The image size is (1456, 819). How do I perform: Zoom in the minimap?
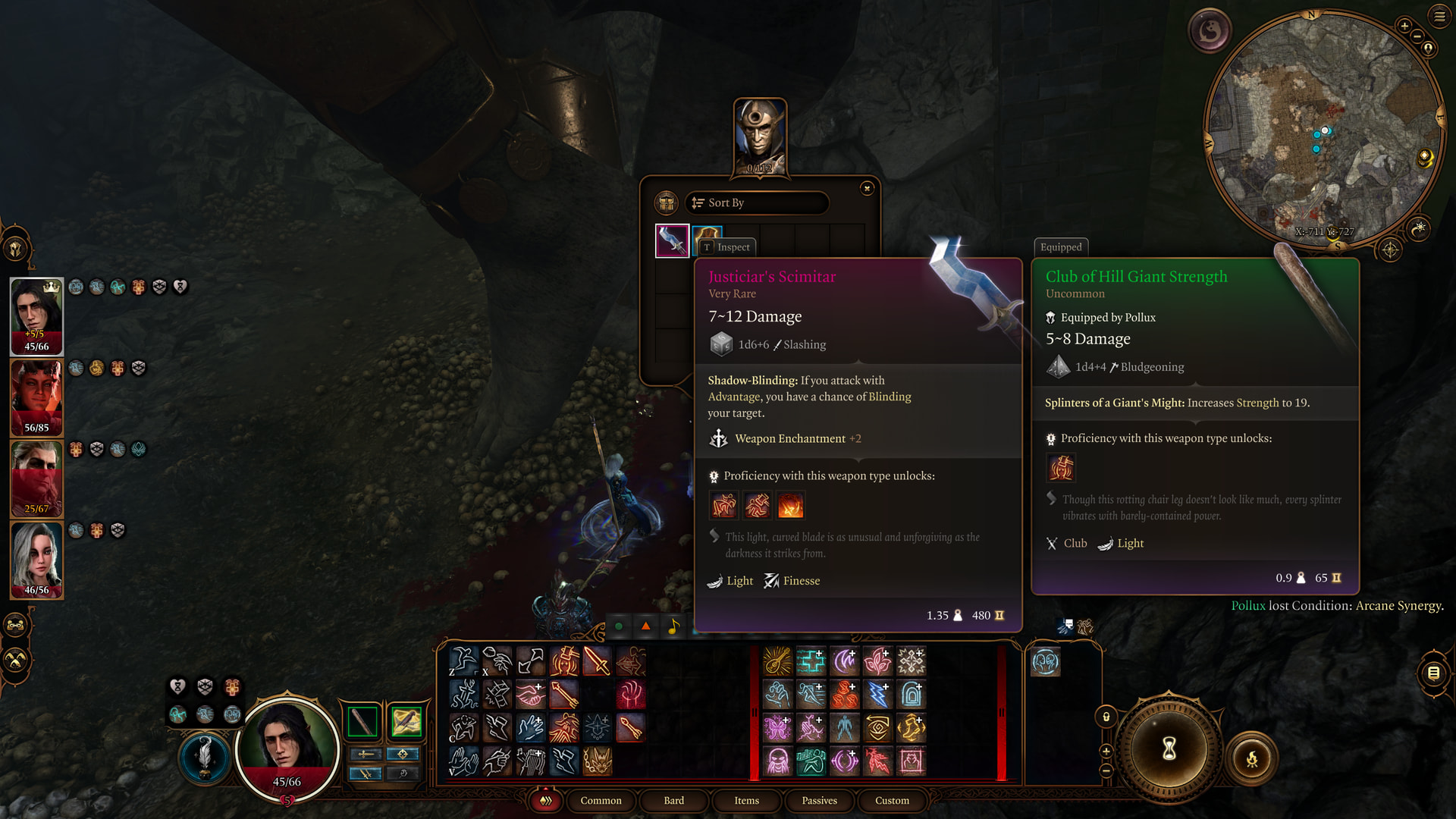(x=1404, y=27)
